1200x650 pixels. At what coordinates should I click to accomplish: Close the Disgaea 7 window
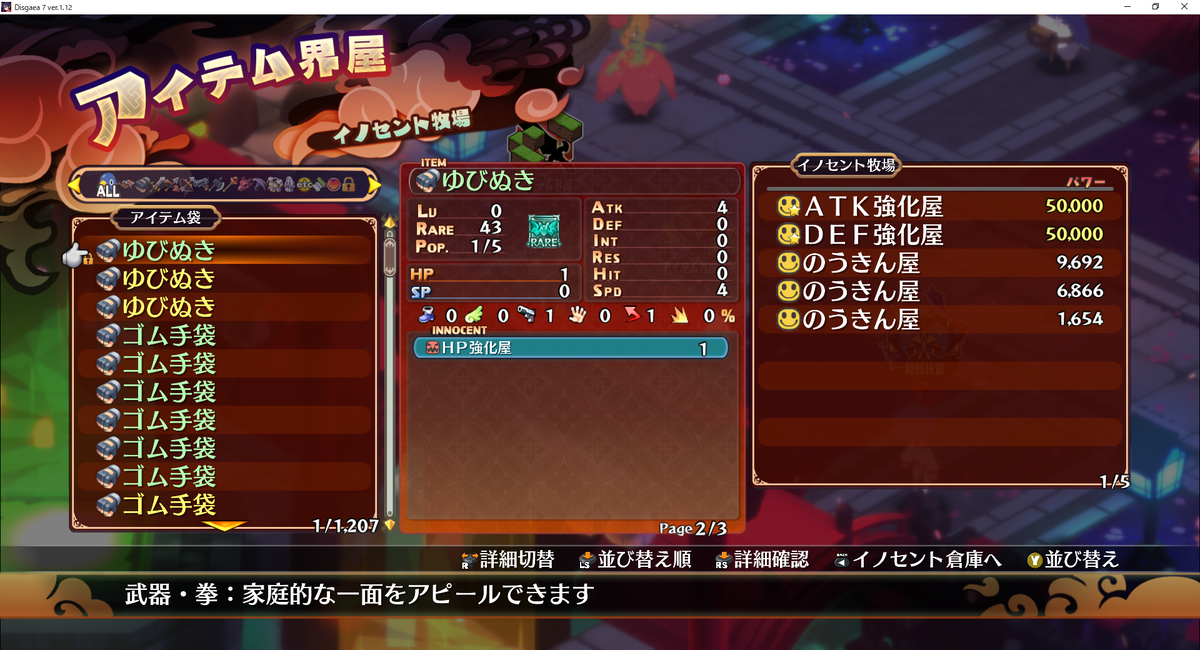(1183, 7)
